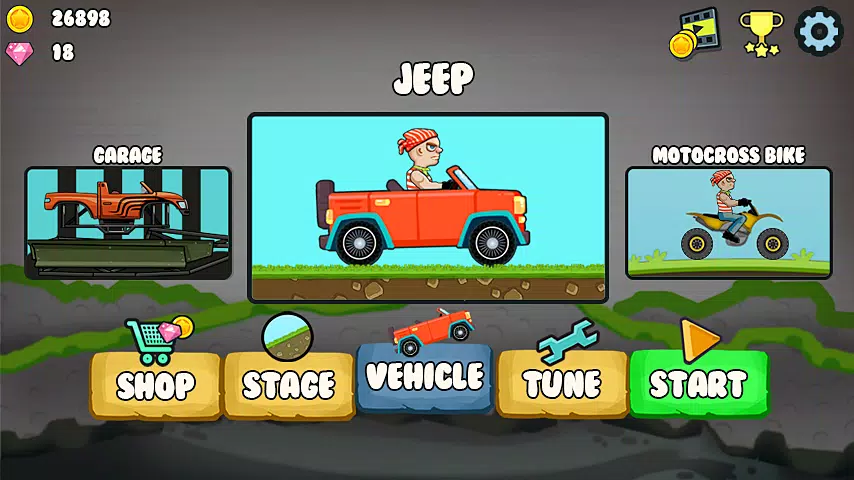
Task: Hit the green Start button
Action: tap(698, 383)
